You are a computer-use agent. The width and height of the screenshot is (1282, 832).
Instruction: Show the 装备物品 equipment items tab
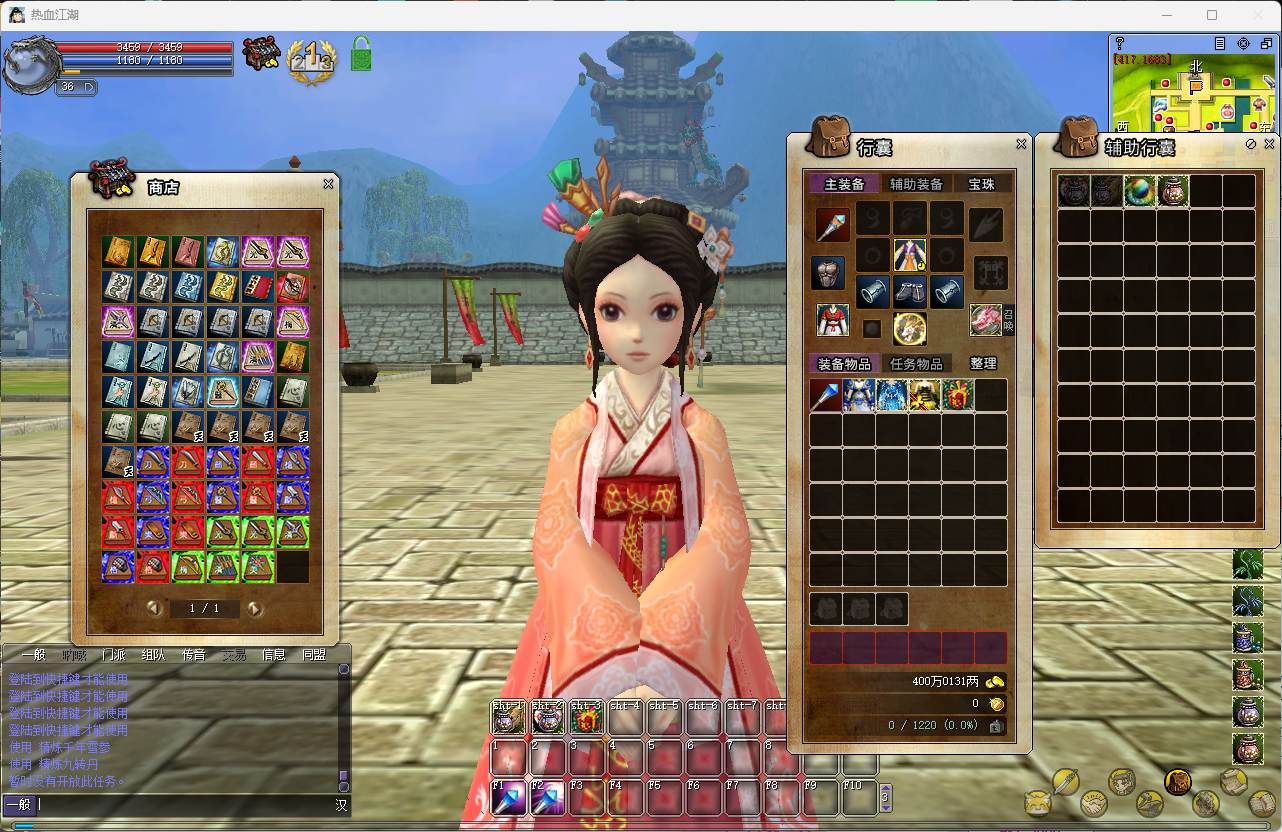click(x=844, y=364)
